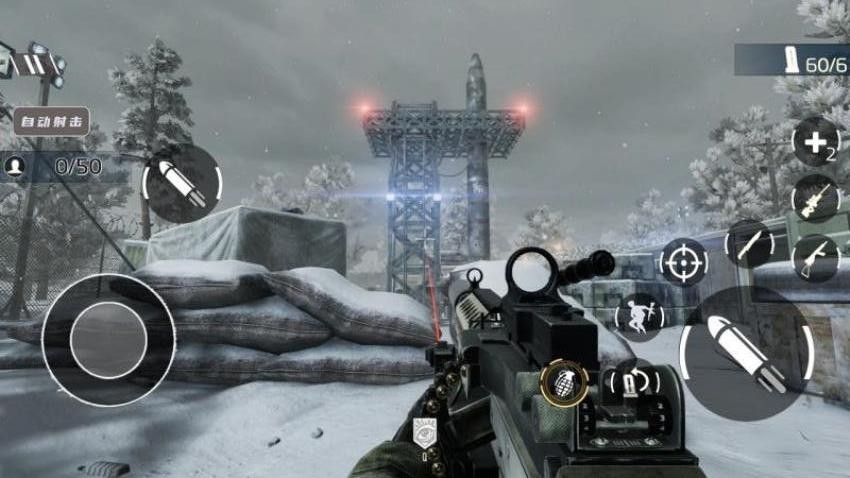The image size is (850, 478).
Task: Fire using the large bullet button
Action: click(746, 353)
